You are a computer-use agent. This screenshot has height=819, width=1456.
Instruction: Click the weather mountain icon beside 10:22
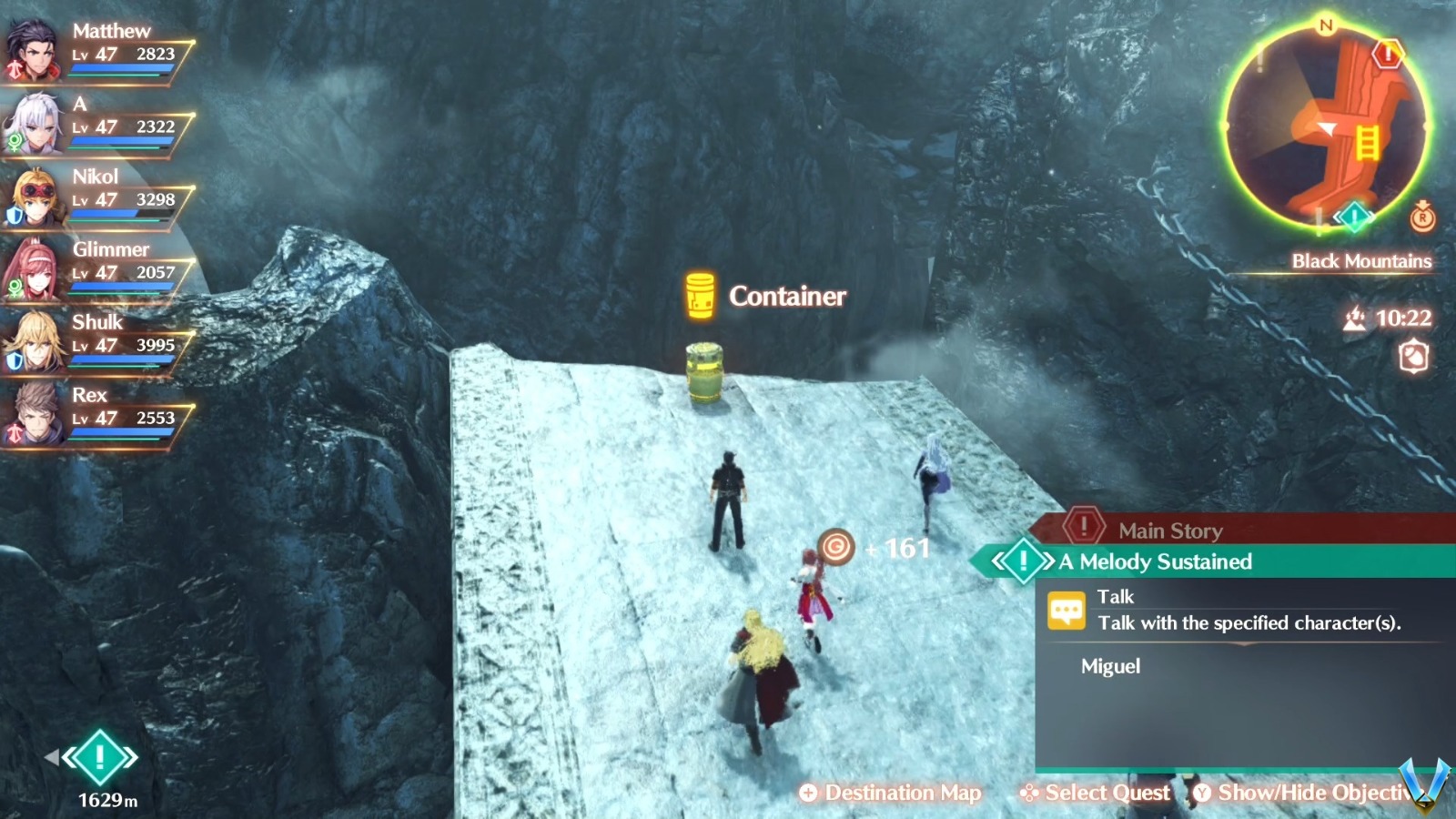(x=1355, y=318)
